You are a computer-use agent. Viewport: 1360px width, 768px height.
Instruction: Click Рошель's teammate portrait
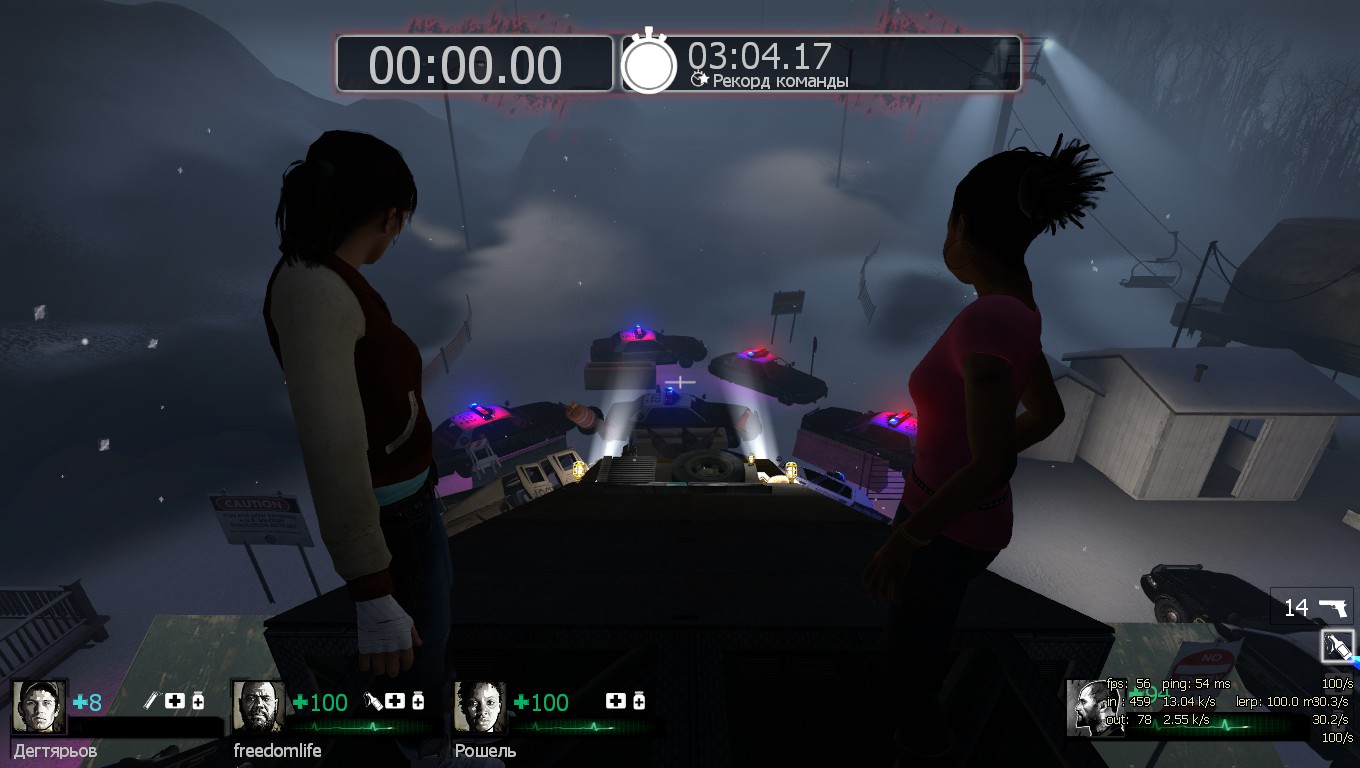tap(480, 707)
